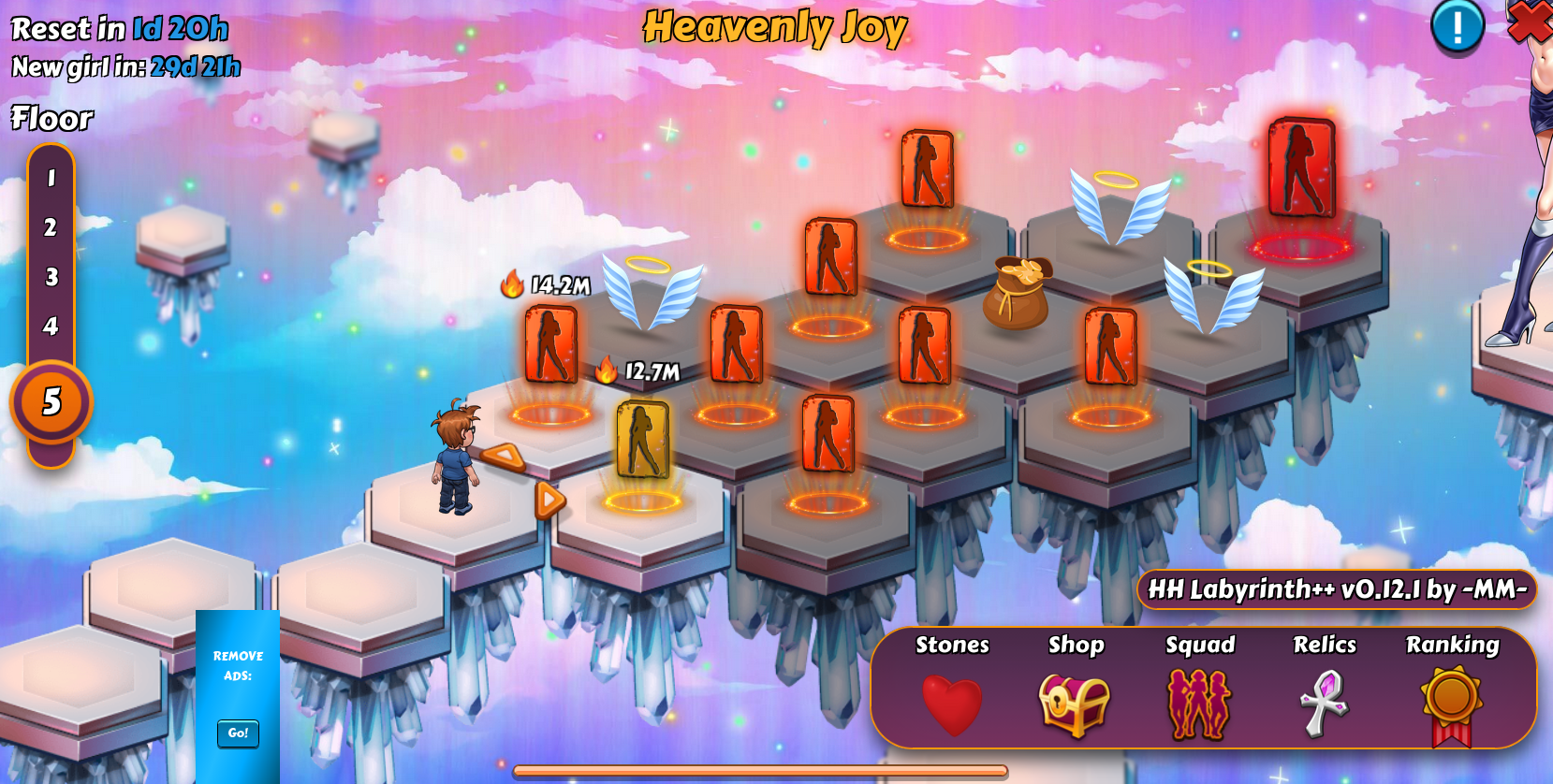Viewport: 1553px width, 784px height.
Task: Click the orange right-pointing path arrow
Action: pyautogui.click(x=550, y=501)
